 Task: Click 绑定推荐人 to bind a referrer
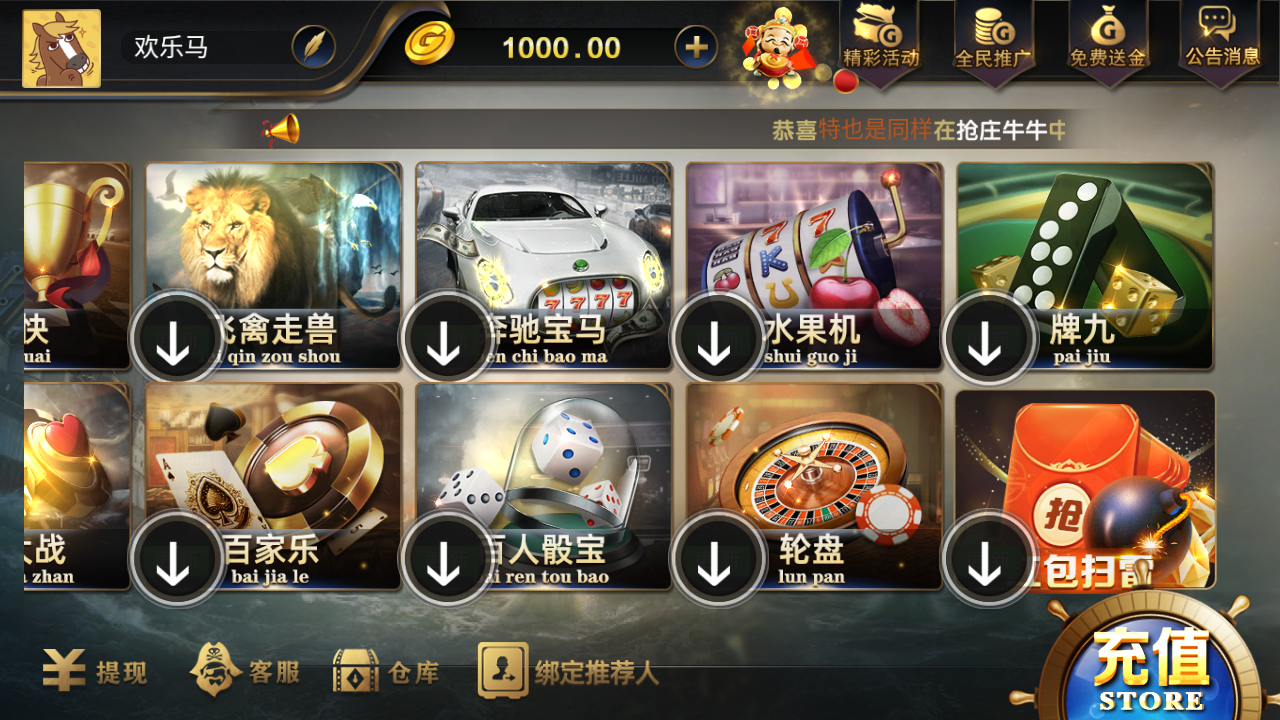click(x=567, y=675)
